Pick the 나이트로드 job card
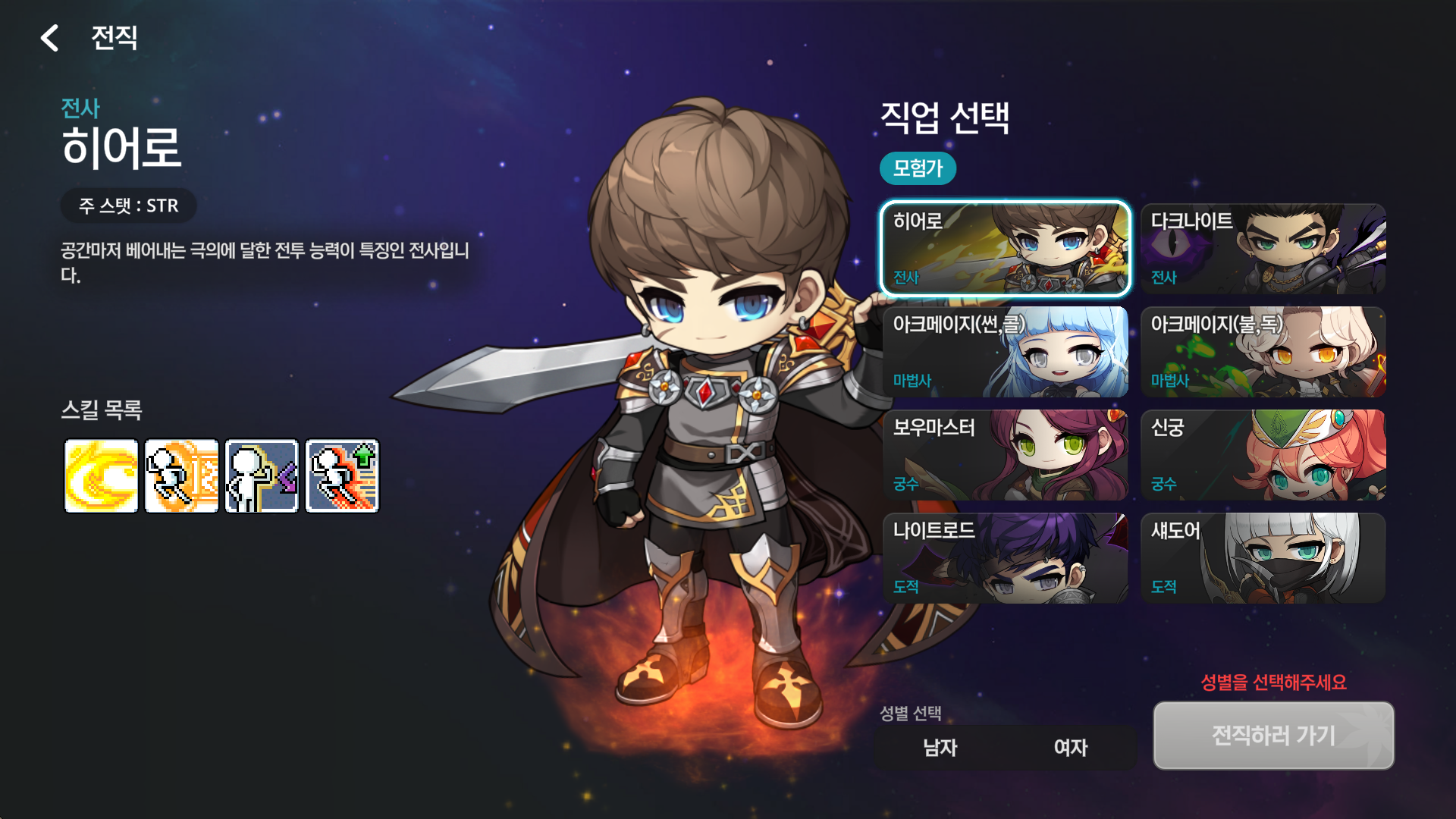 point(1005,557)
